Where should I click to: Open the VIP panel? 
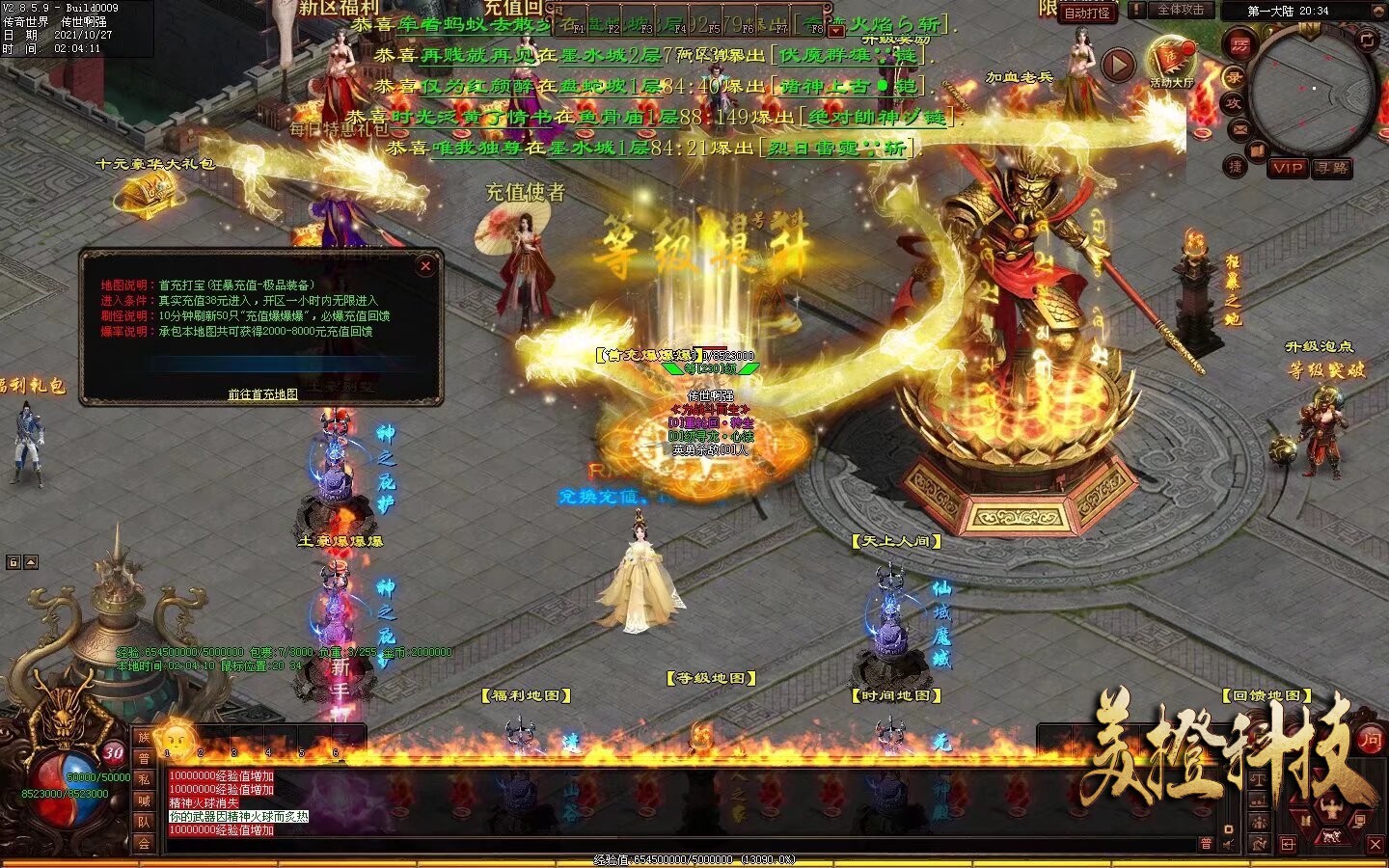(x=1288, y=168)
